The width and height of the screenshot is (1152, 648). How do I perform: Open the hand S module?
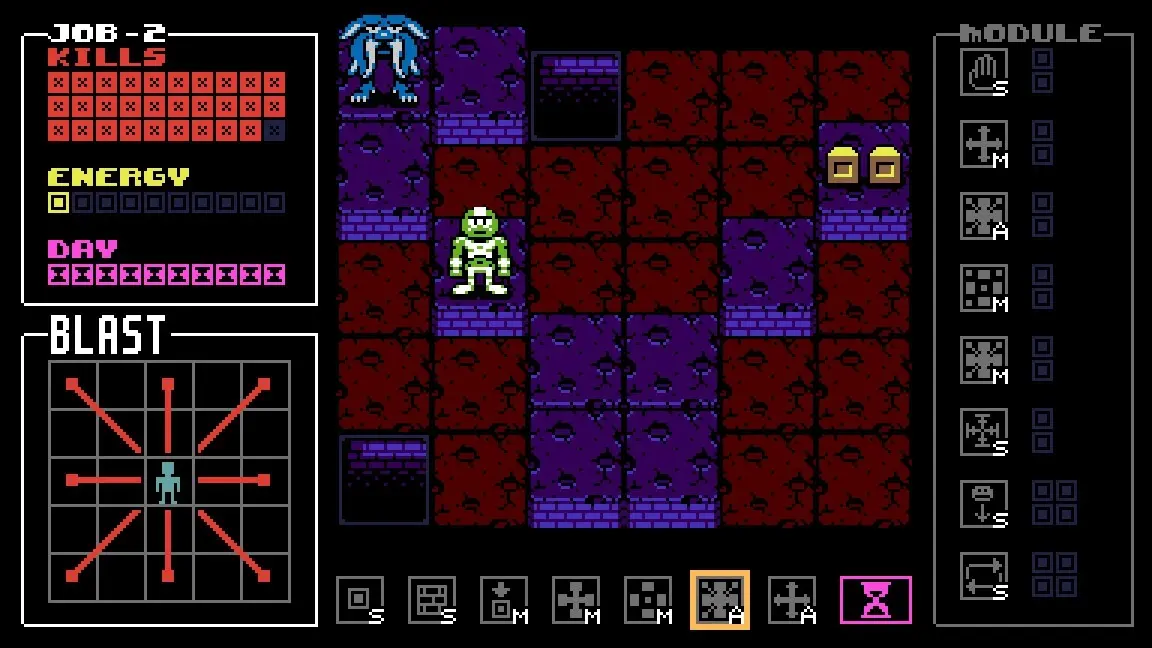983,72
